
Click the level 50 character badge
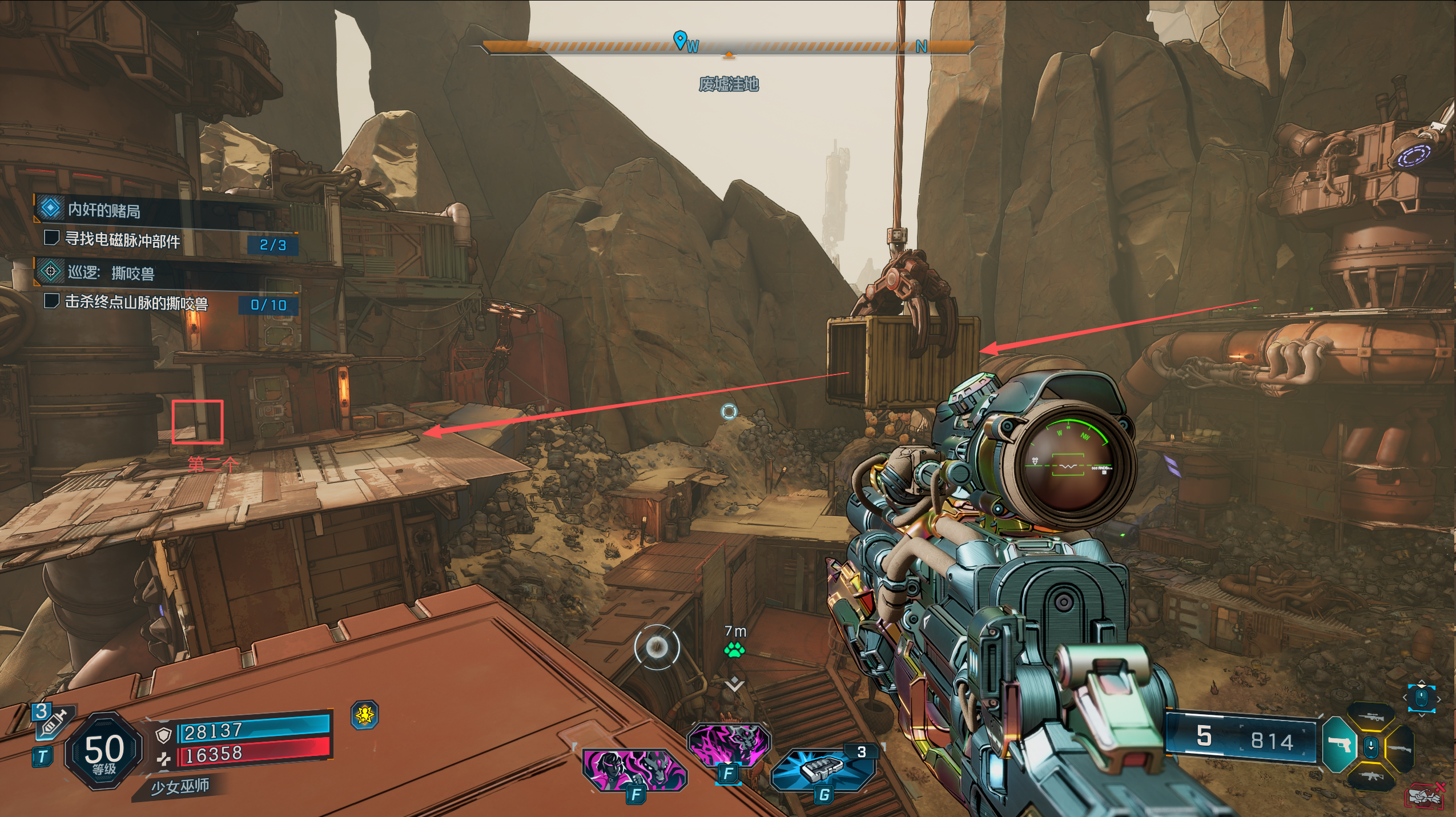tap(103, 751)
